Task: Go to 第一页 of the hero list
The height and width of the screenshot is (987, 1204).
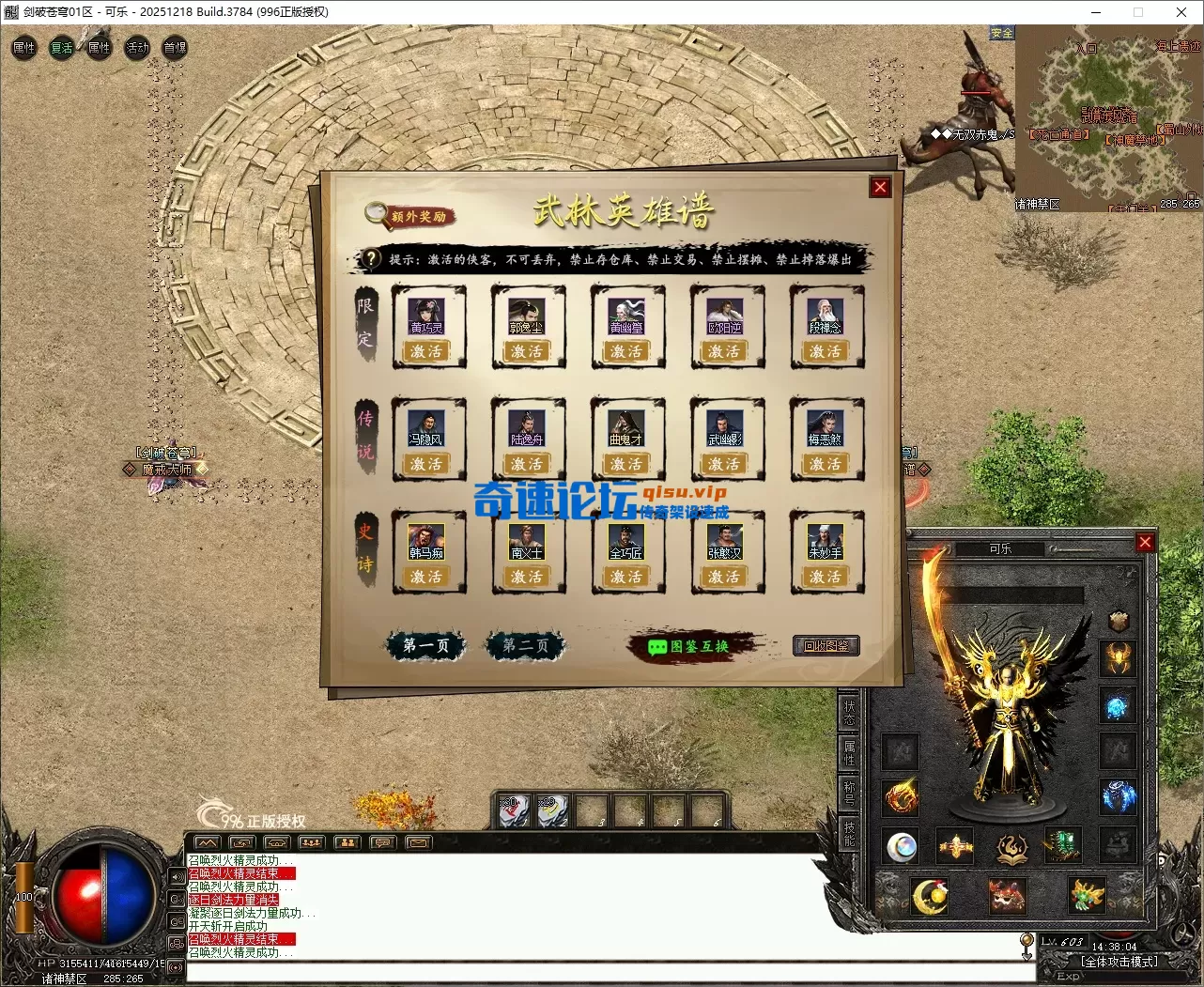Action: (425, 645)
